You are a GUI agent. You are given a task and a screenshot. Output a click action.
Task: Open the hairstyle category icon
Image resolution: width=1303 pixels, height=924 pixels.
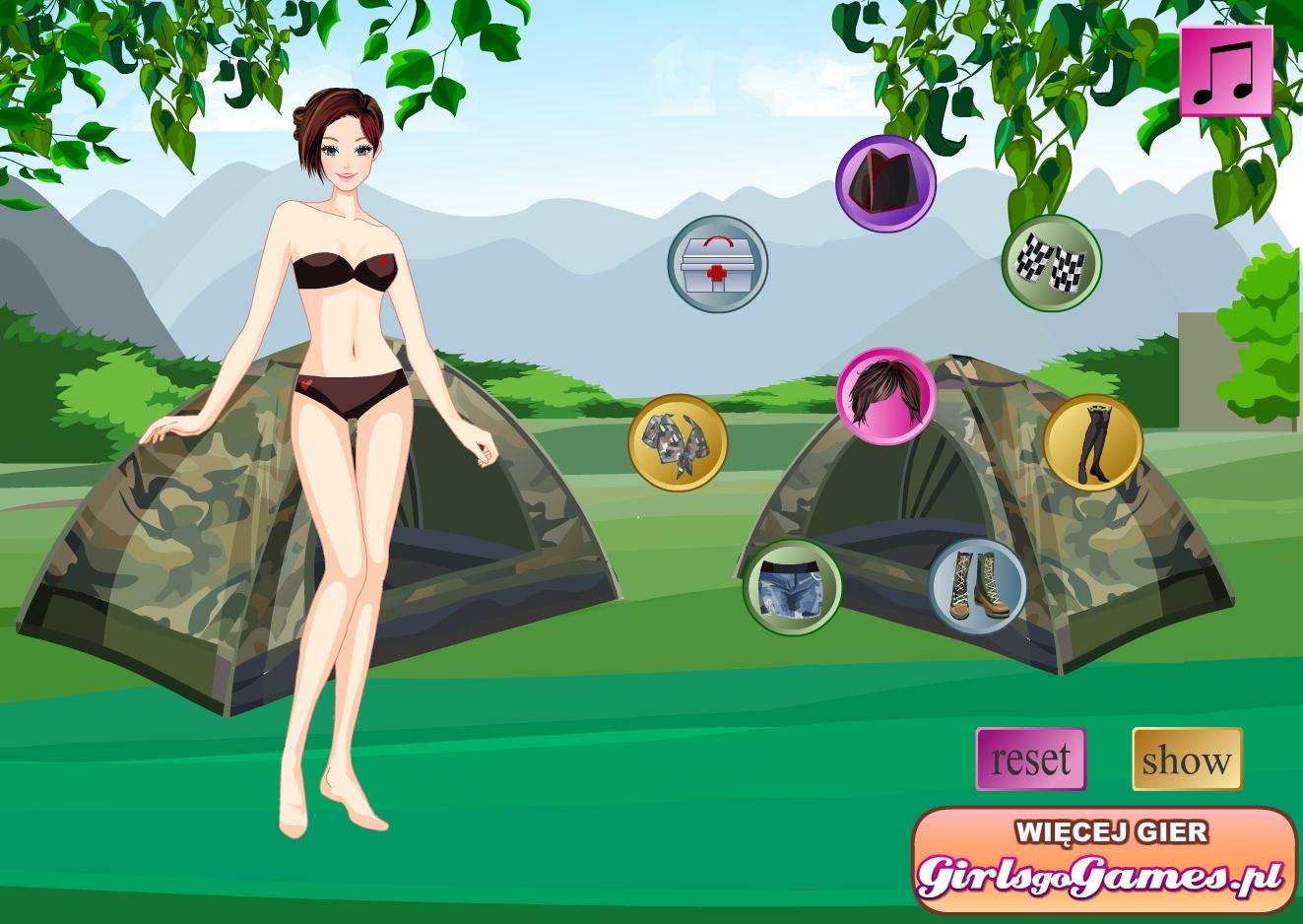pos(885,396)
